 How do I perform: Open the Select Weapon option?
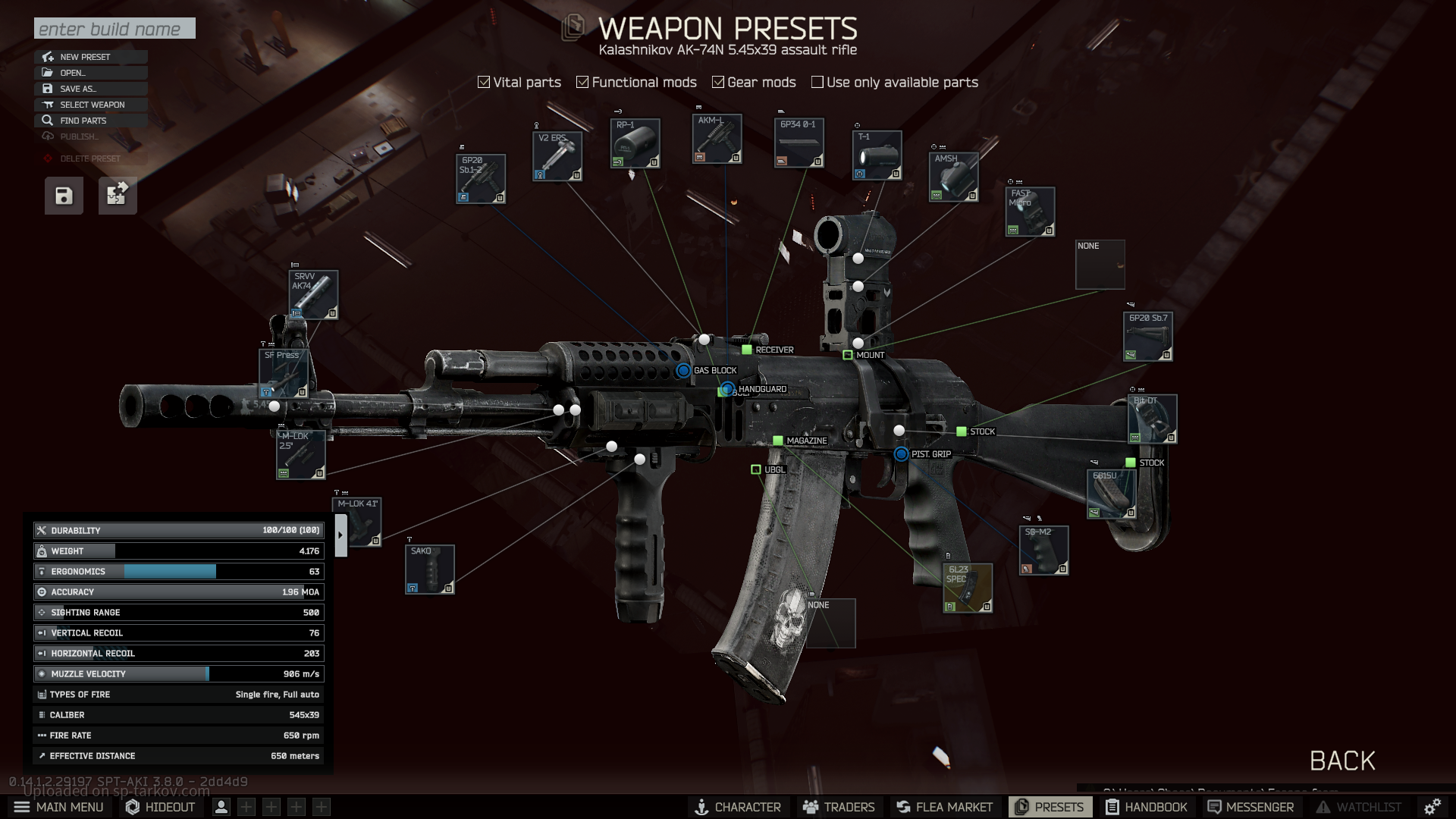(92, 105)
